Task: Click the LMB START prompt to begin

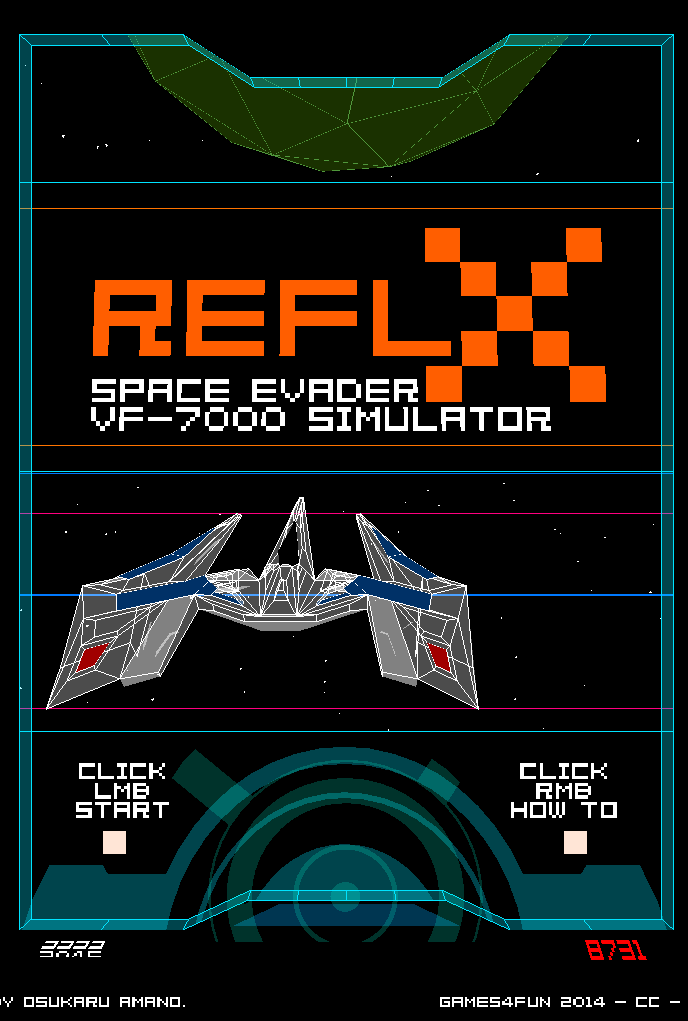Action: coord(122,791)
